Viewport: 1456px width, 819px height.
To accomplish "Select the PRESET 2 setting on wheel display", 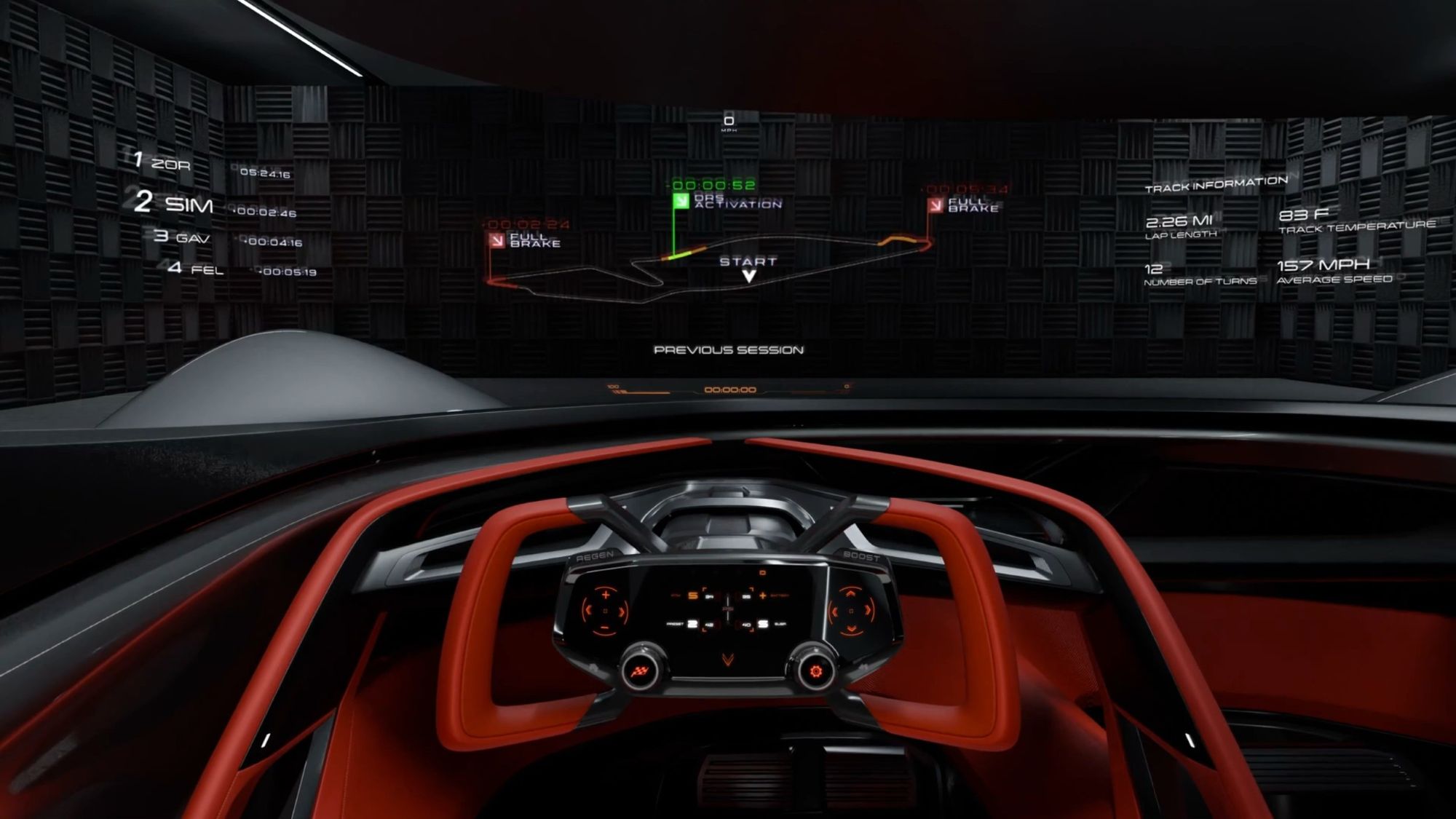I will 692,624.
